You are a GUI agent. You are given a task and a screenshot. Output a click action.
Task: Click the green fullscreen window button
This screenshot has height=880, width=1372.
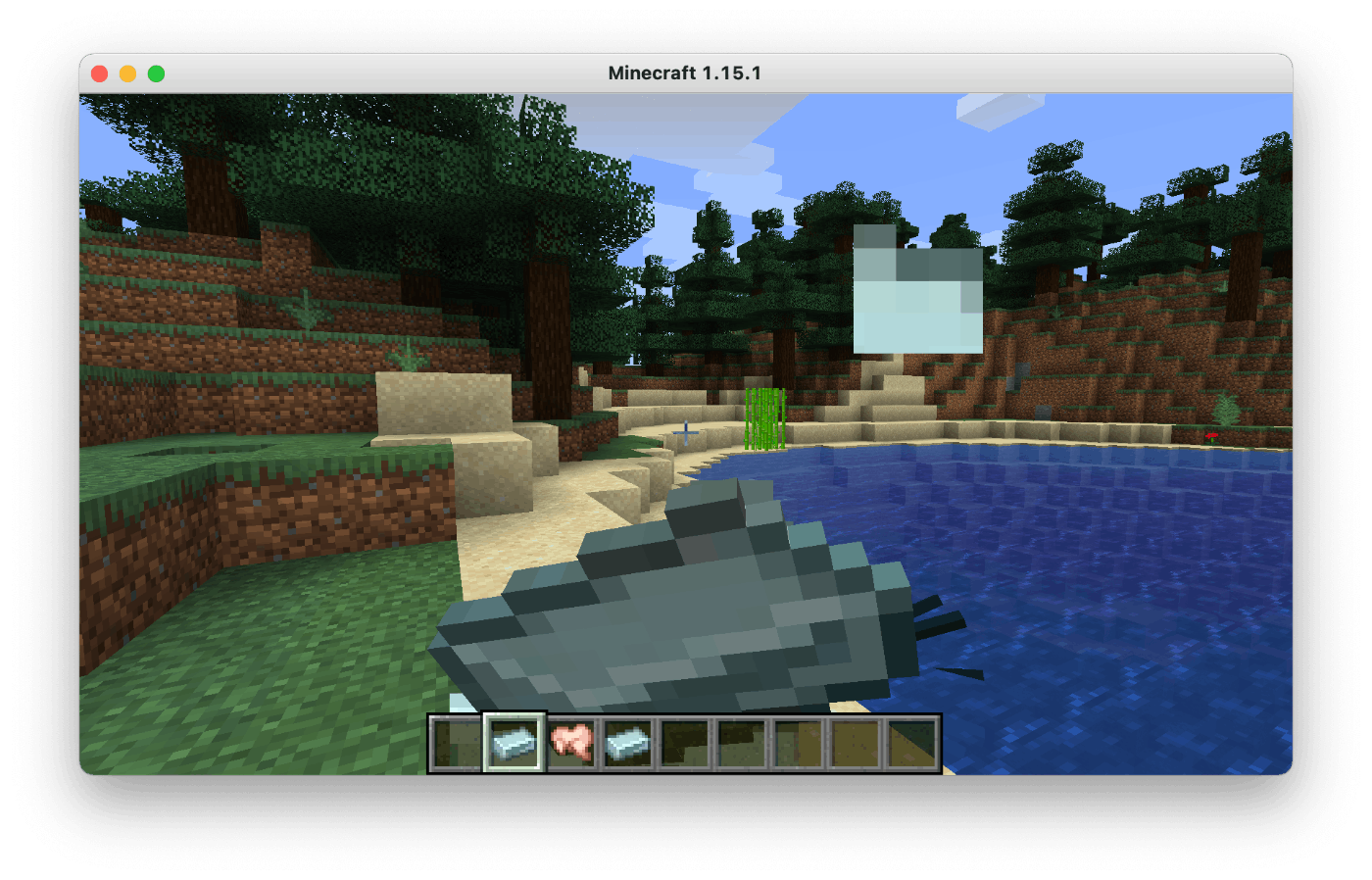click(x=154, y=72)
